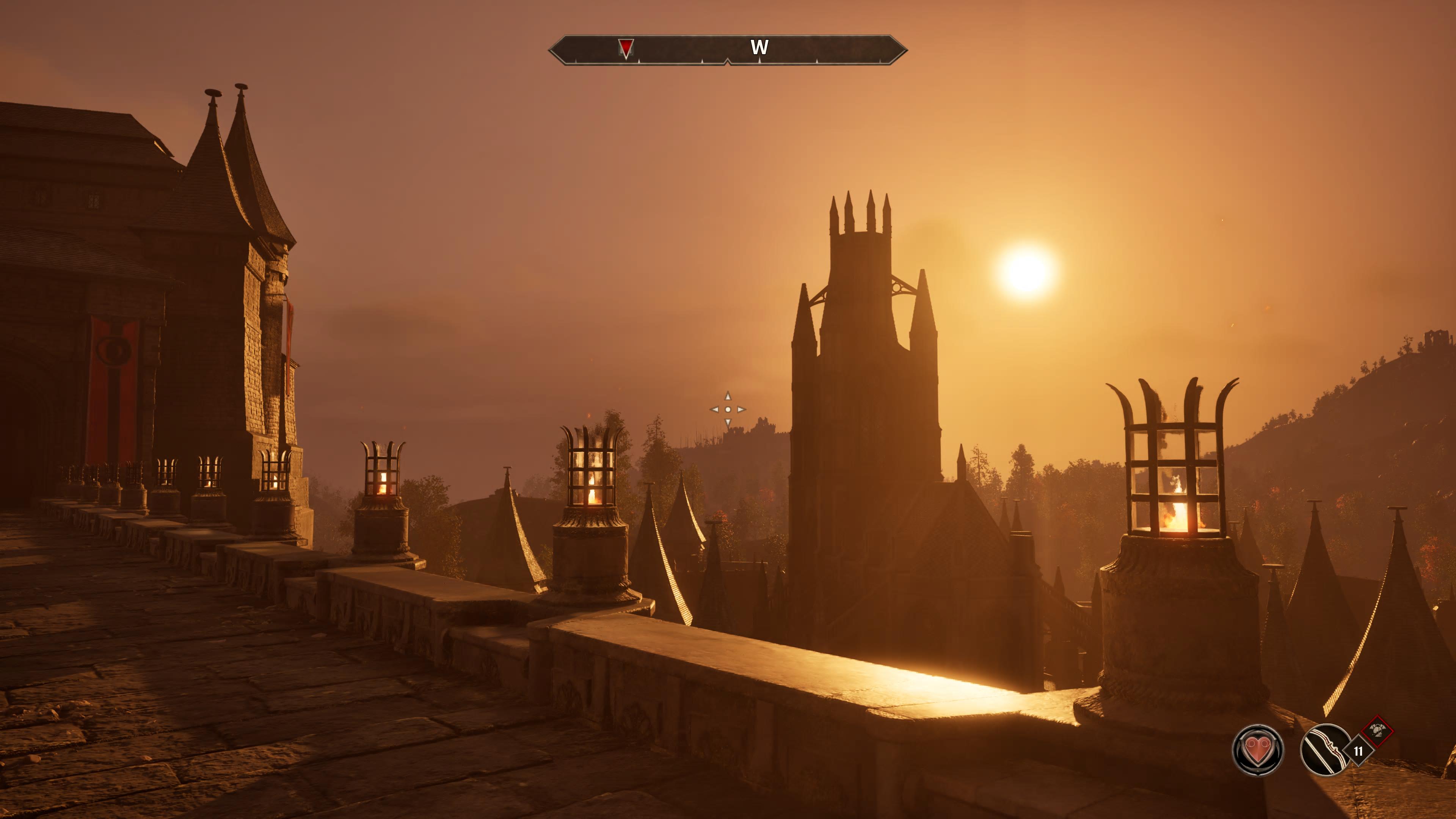Choose the equipped bow weapon icon

pos(1326,750)
